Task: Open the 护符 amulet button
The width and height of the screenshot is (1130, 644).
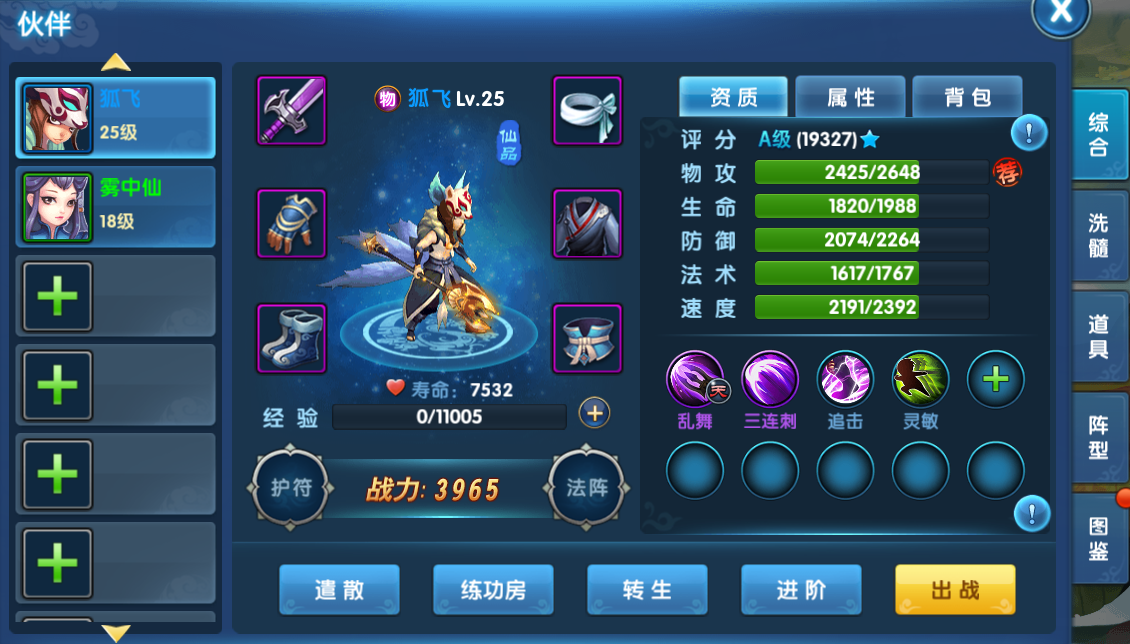Action: click(291, 488)
